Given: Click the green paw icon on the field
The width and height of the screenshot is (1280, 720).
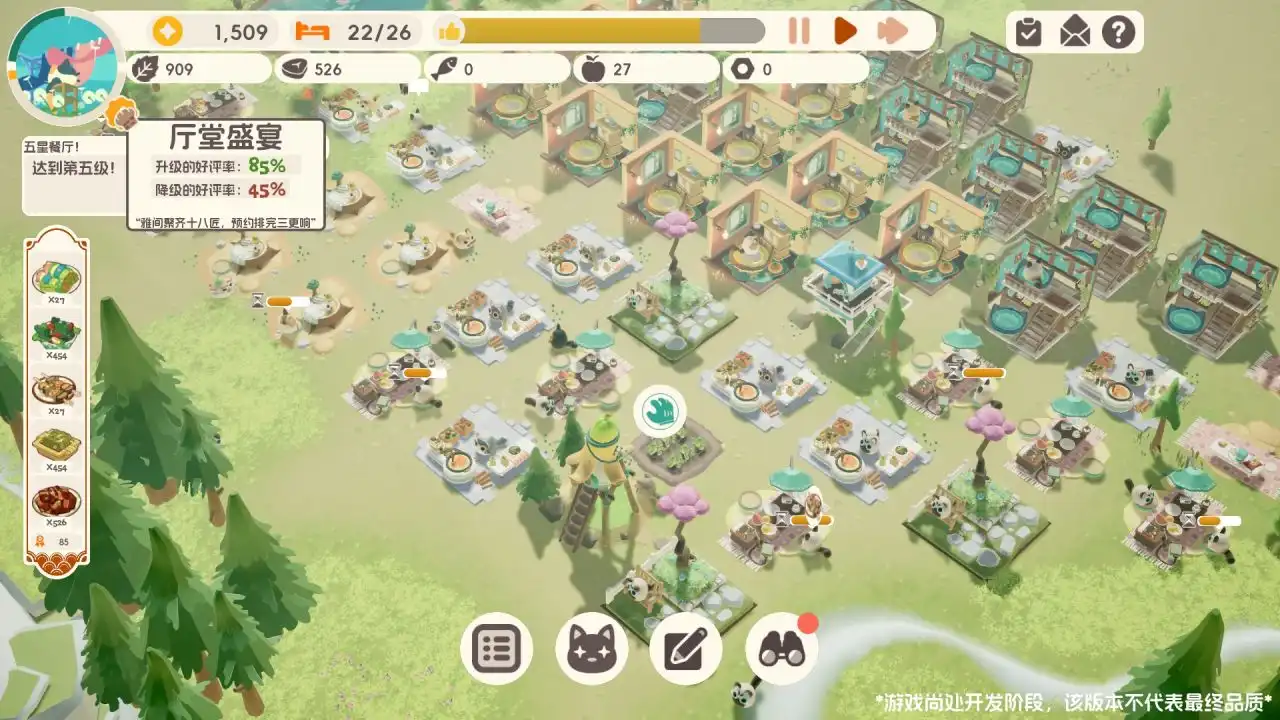Looking at the screenshot, I should (x=662, y=408).
